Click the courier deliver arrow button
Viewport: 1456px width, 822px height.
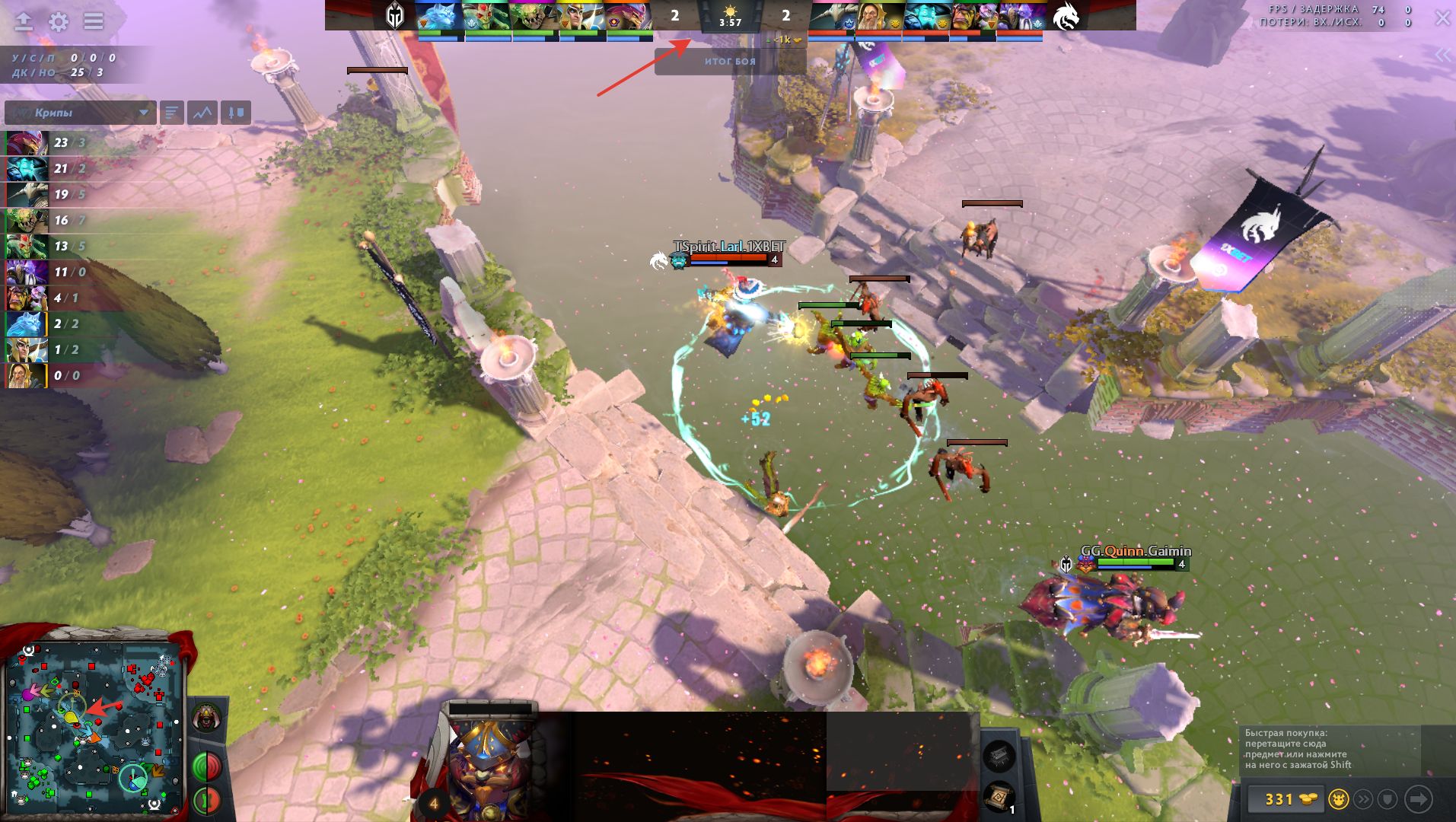pyautogui.click(x=1418, y=799)
